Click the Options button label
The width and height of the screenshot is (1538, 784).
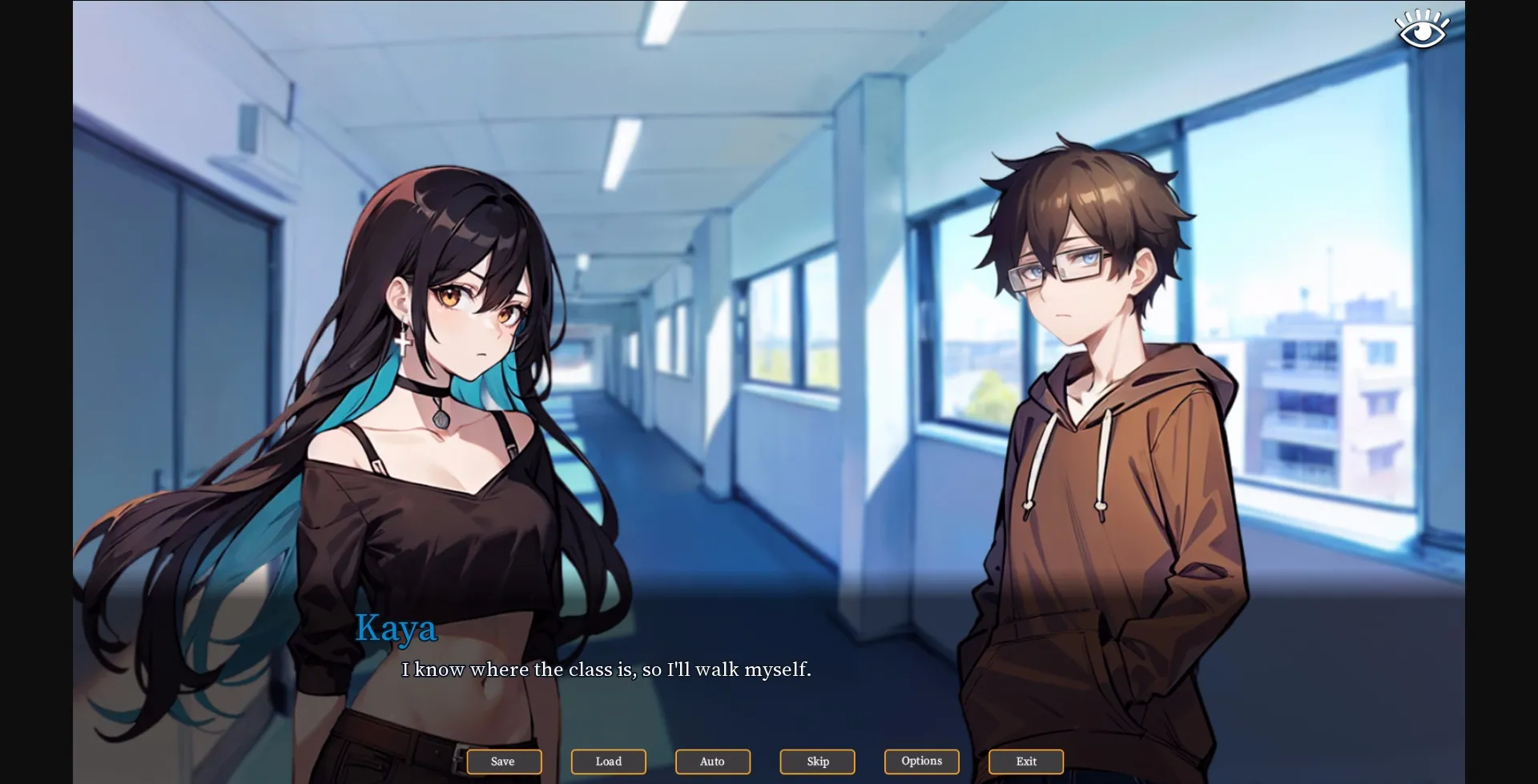coord(921,762)
